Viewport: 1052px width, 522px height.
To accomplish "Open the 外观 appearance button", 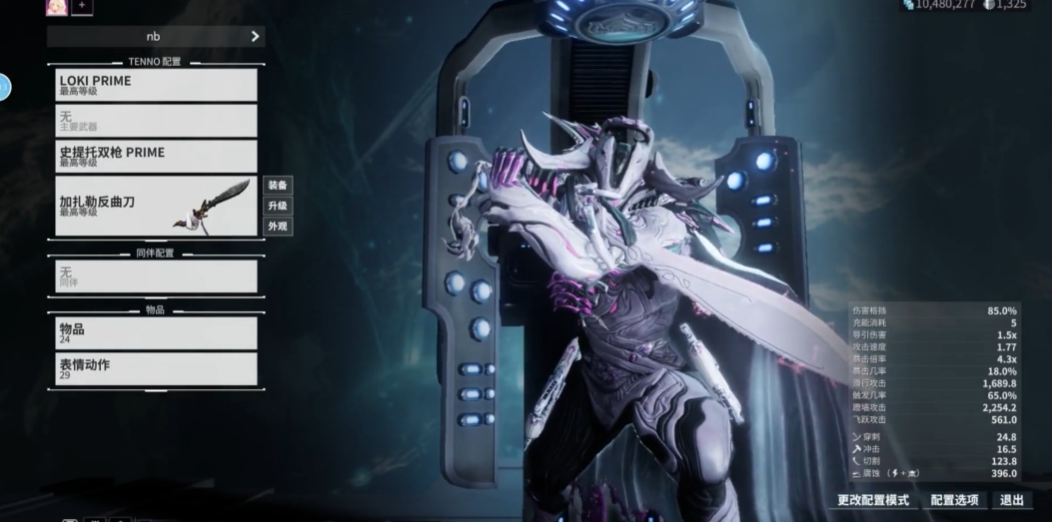I will click(x=277, y=227).
